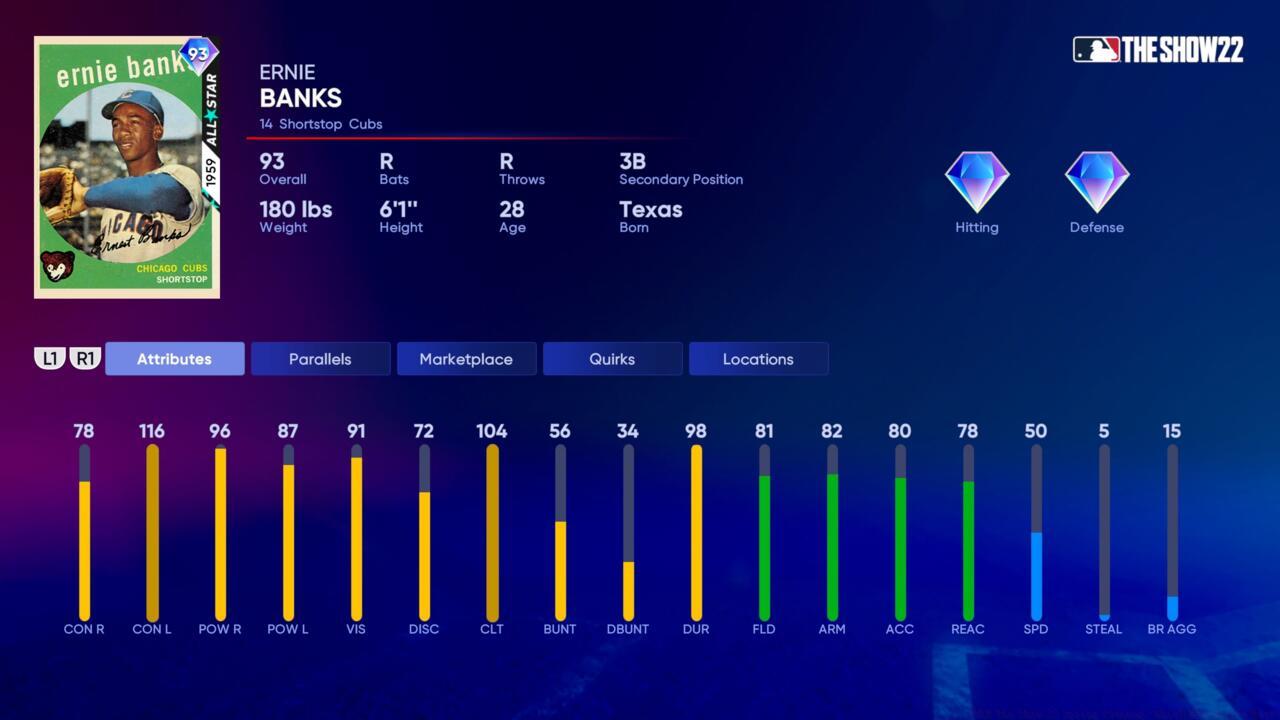Click the Ernie Banks card thumbnail
The image size is (1280, 720).
[x=127, y=166]
